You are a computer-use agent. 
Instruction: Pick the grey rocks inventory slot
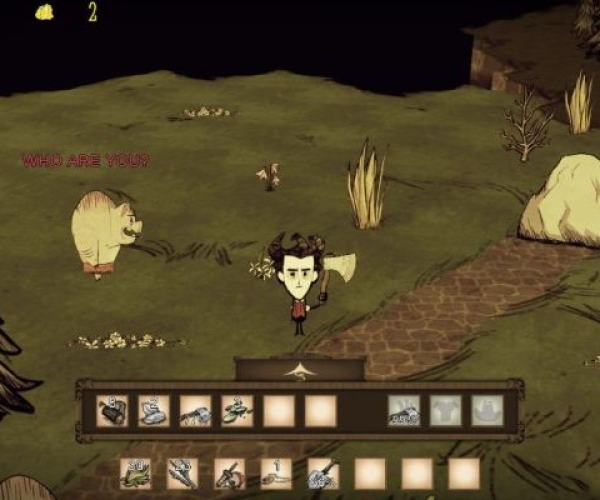pyautogui.click(x=154, y=410)
